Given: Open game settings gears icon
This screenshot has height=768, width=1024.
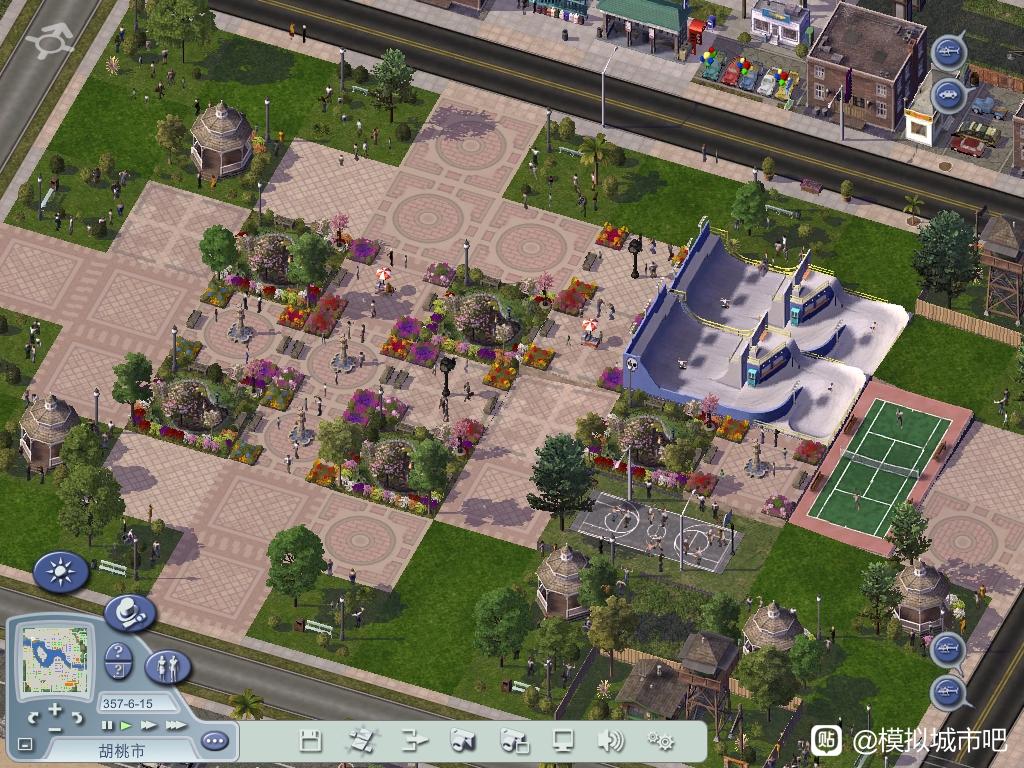Looking at the screenshot, I should (x=660, y=741).
